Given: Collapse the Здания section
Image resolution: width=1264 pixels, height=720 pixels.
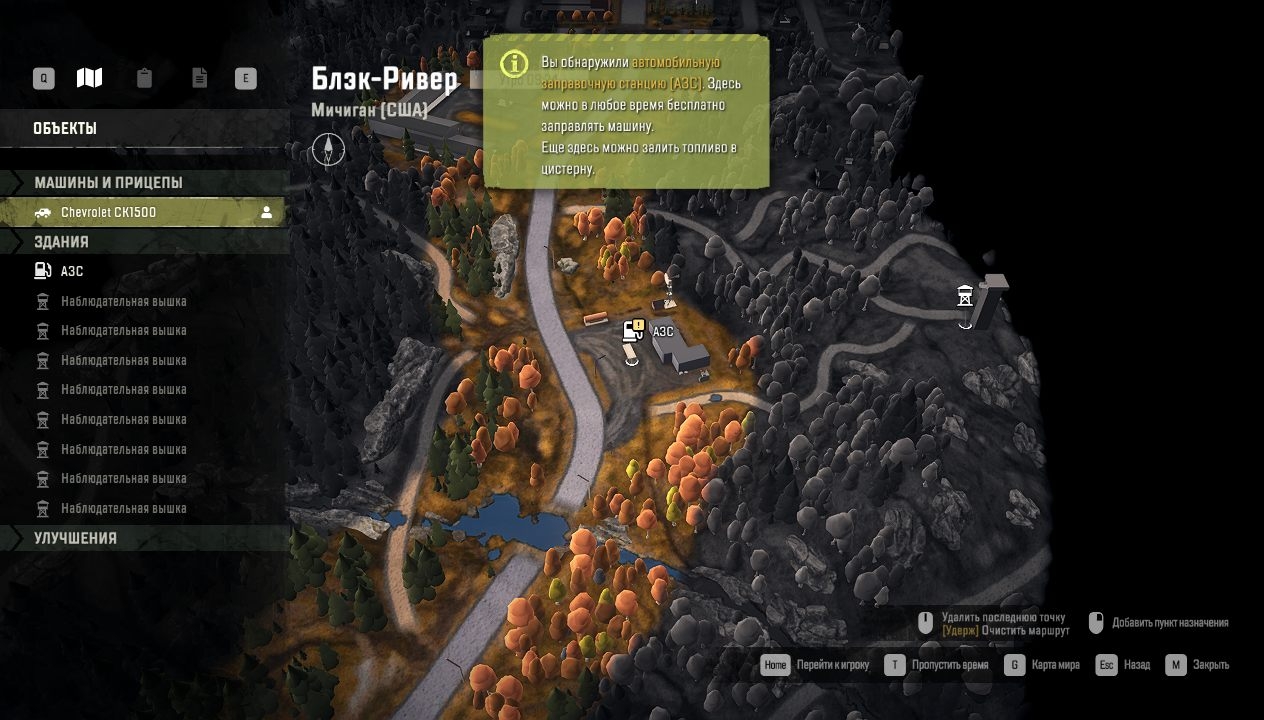Looking at the screenshot, I should point(61,242).
